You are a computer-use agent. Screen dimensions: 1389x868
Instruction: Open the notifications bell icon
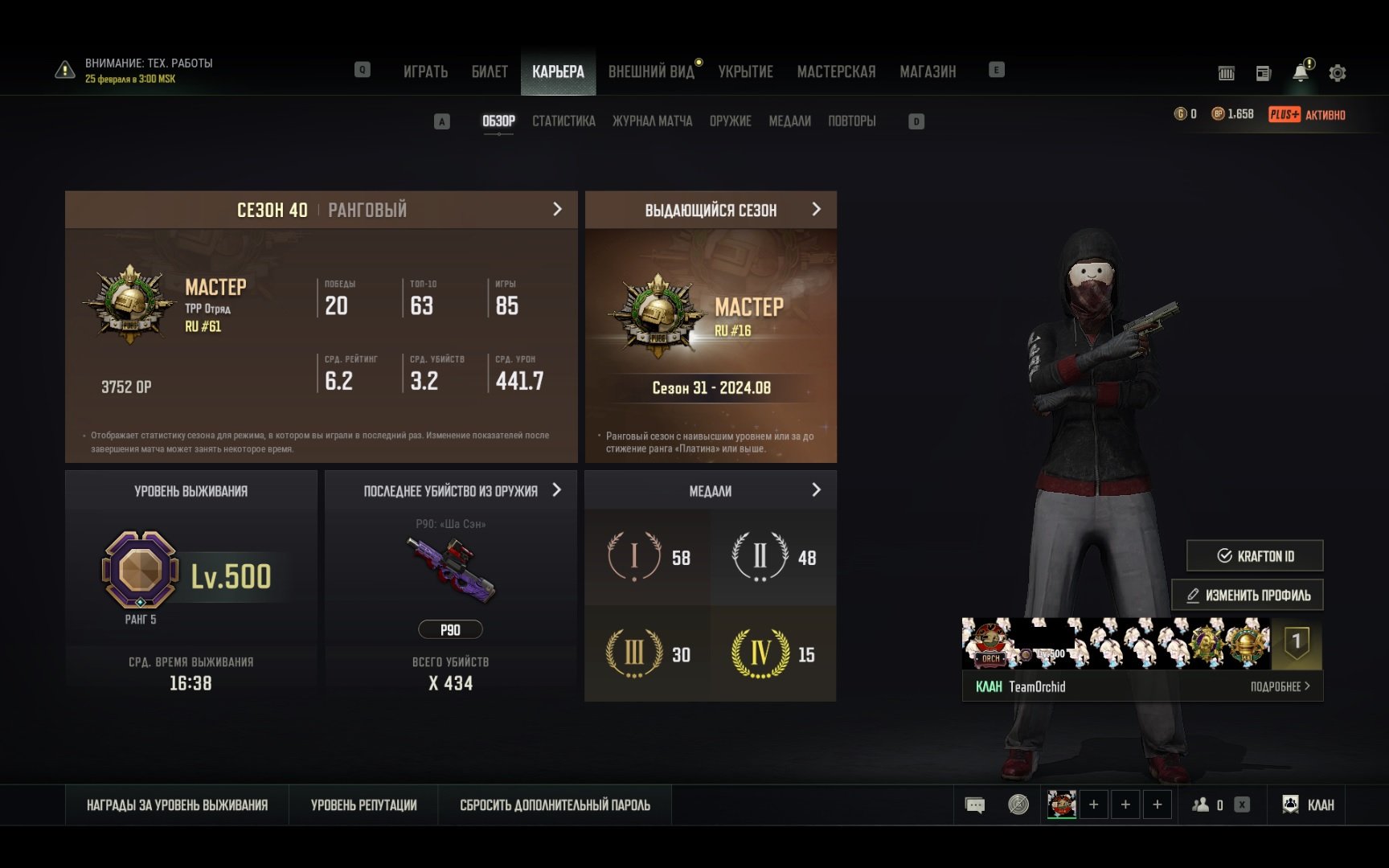click(1300, 73)
